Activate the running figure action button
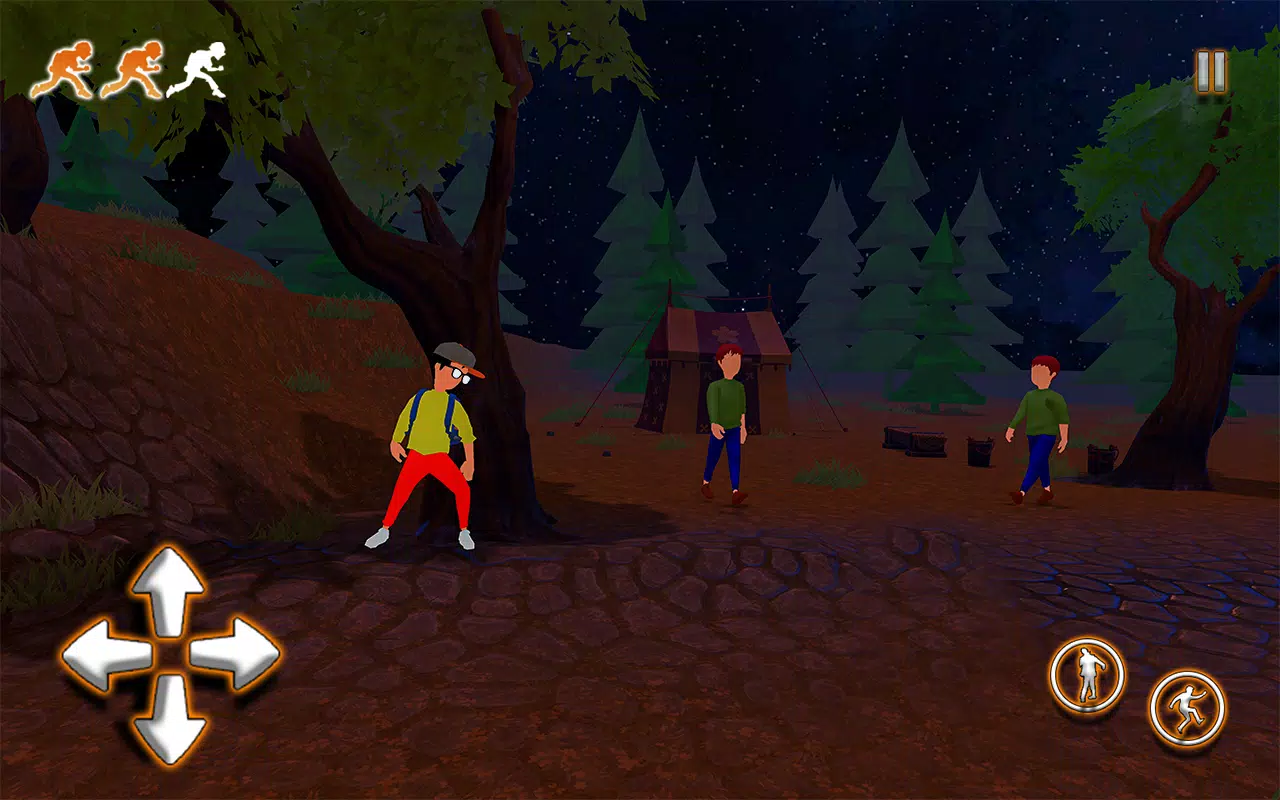Viewport: 1280px width, 800px height. pyautogui.click(x=1187, y=708)
